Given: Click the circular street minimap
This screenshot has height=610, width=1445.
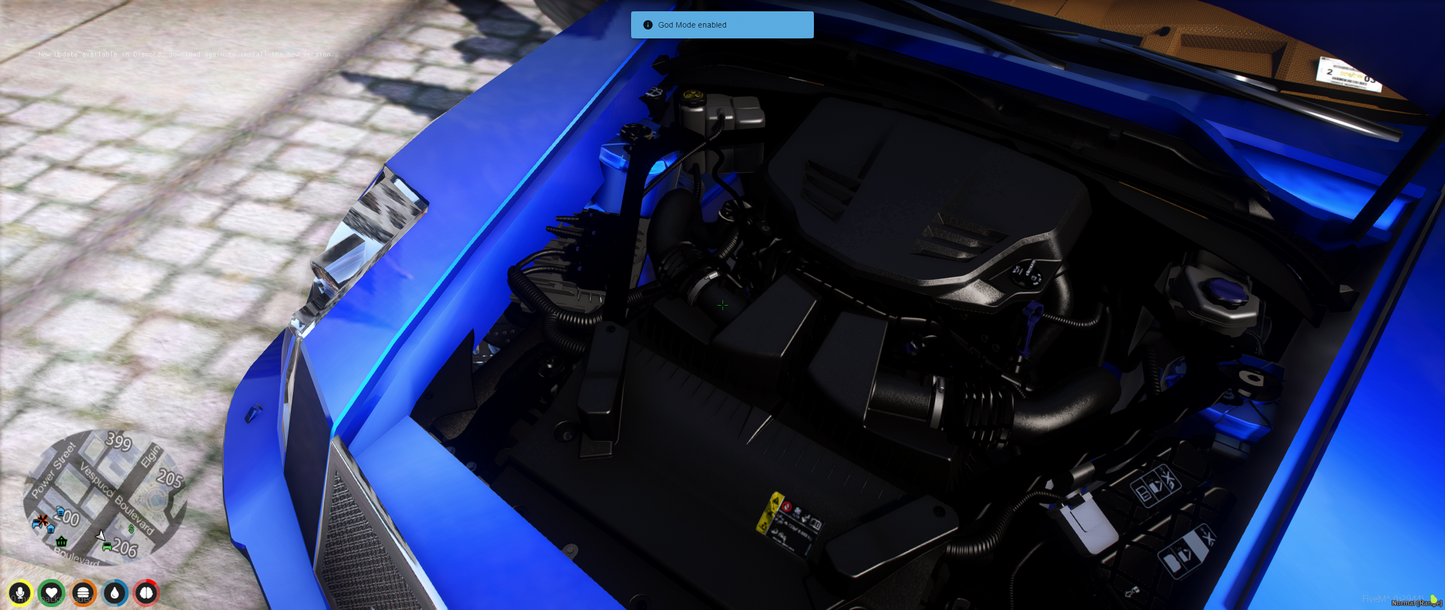Looking at the screenshot, I should 105,497.
